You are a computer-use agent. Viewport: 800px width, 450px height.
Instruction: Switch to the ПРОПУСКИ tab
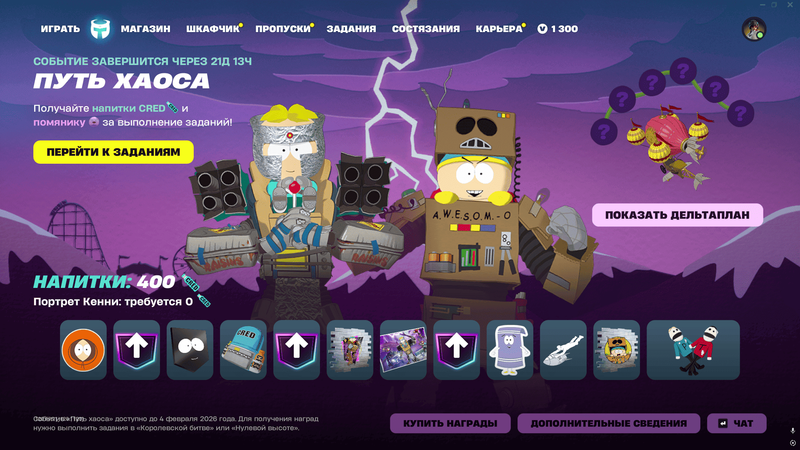click(282, 29)
